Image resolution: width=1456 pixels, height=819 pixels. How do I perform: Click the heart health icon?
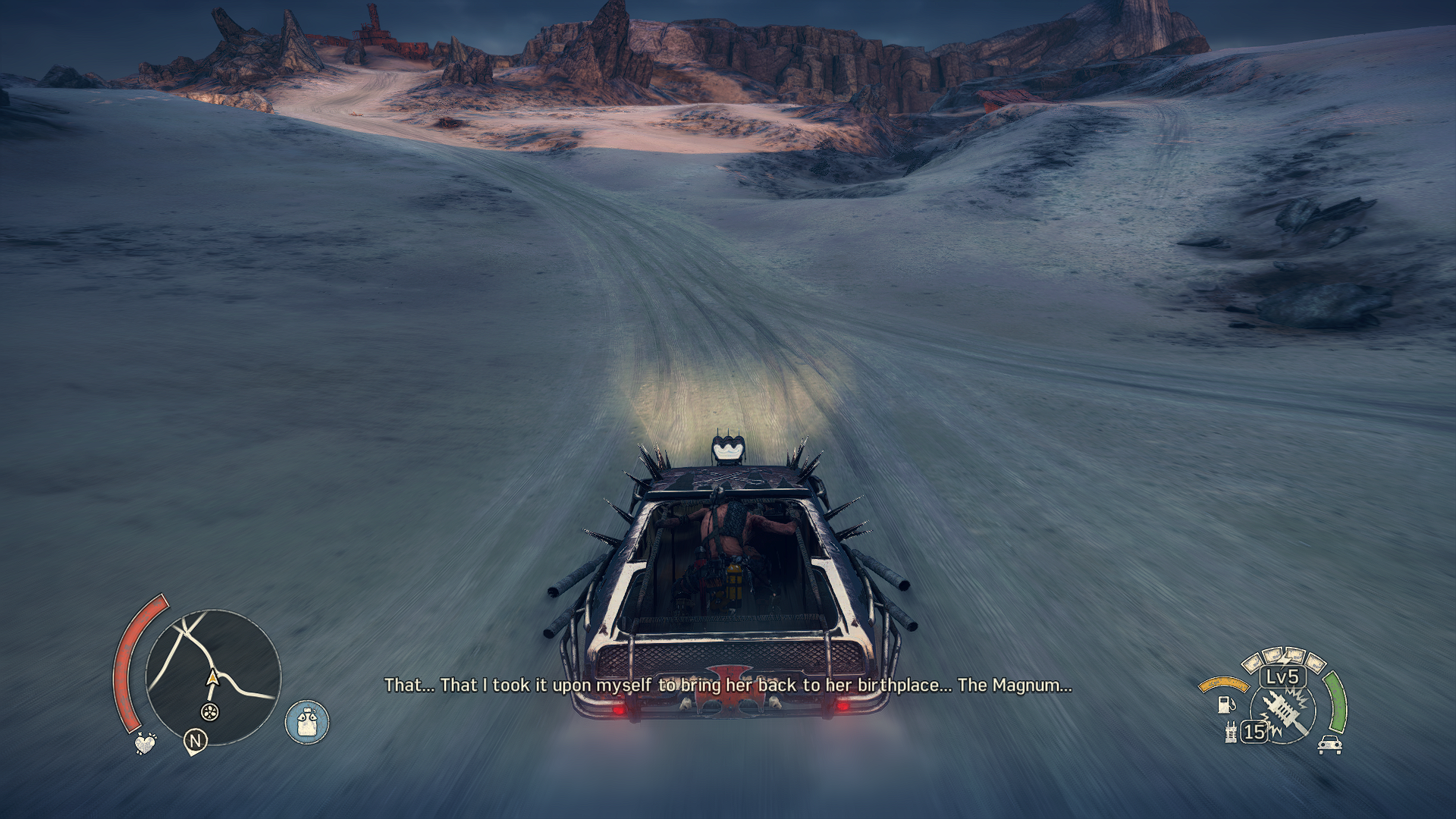(x=145, y=742)
